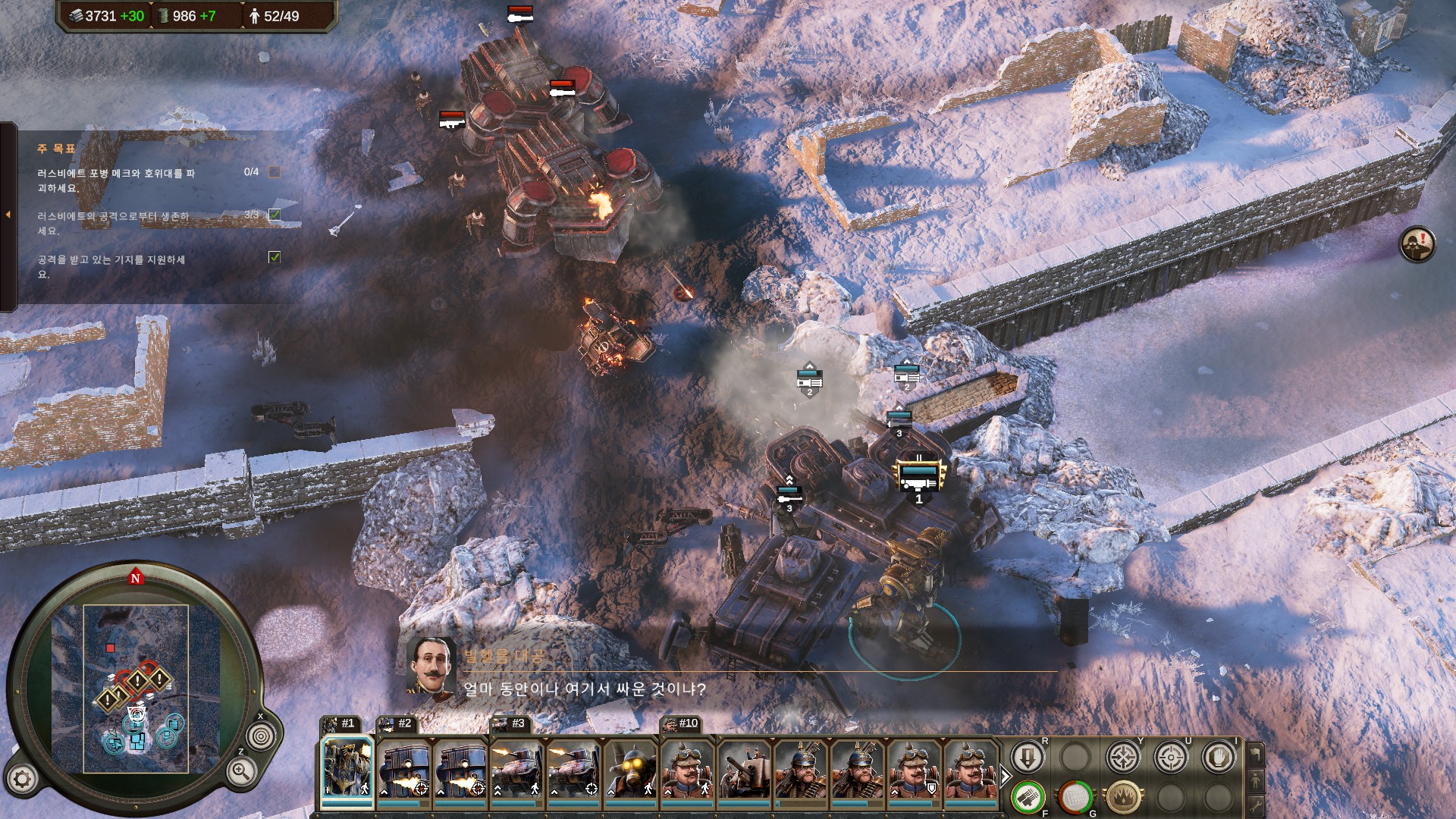Viewport: 1456px width, 819px height.
Task: Use the converging arrows regroup command
Action: [x=1123, y=758]
